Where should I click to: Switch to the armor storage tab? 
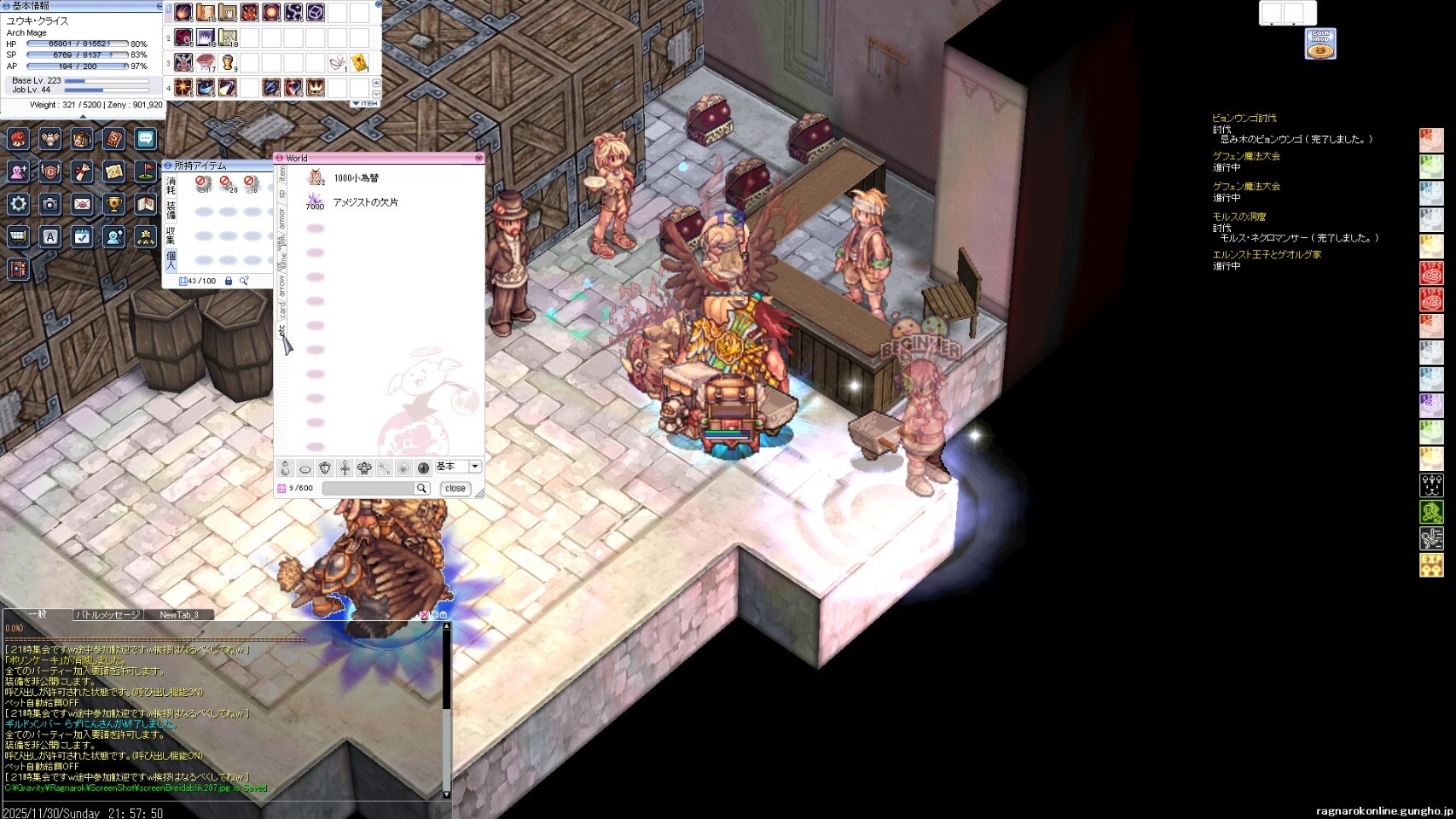(x=281, y=218)
